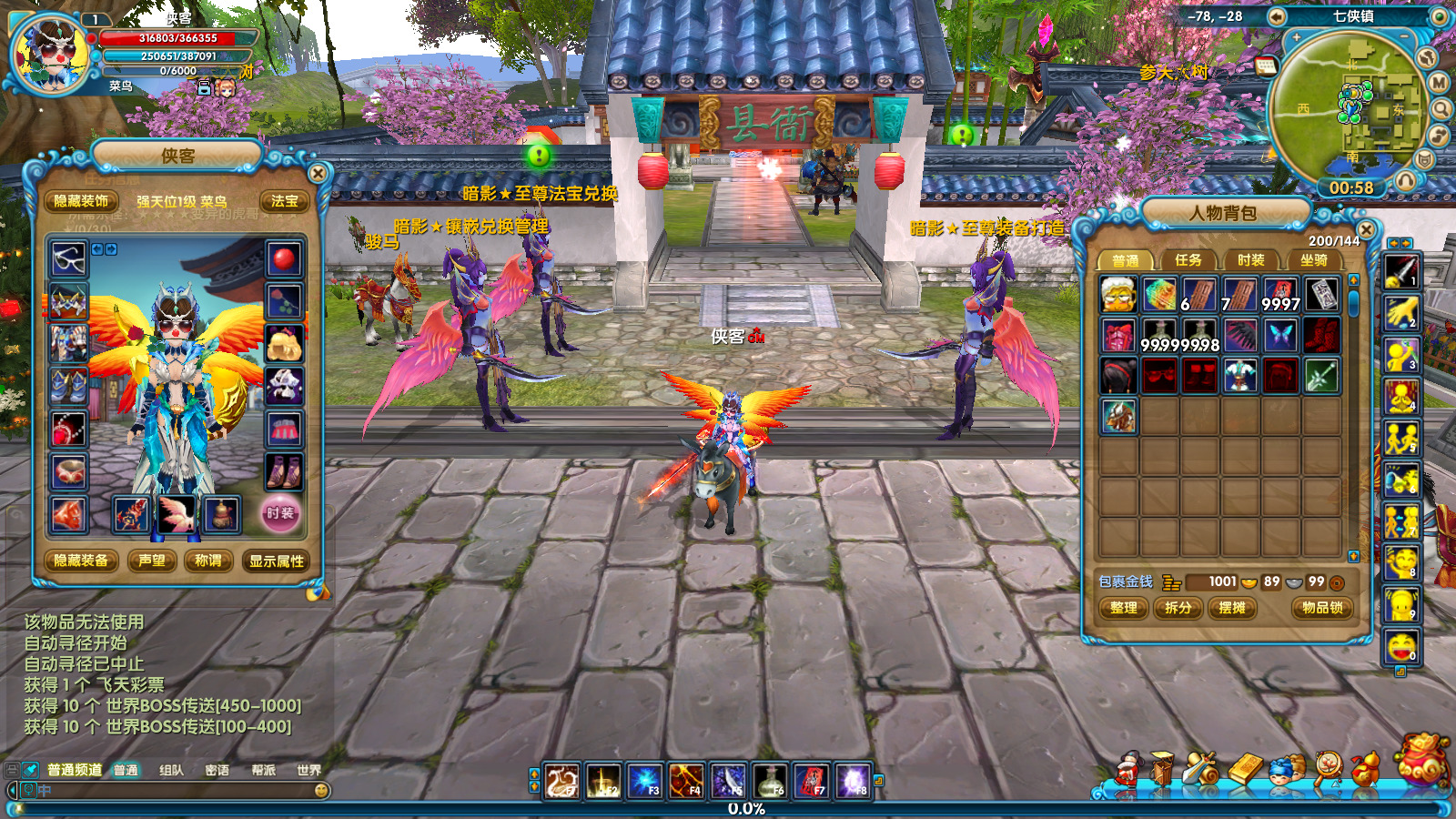This screenshot has height=819, width=1456.
Task: Select the 帮派 guild chat tab
Action: [x=263, y=770]
